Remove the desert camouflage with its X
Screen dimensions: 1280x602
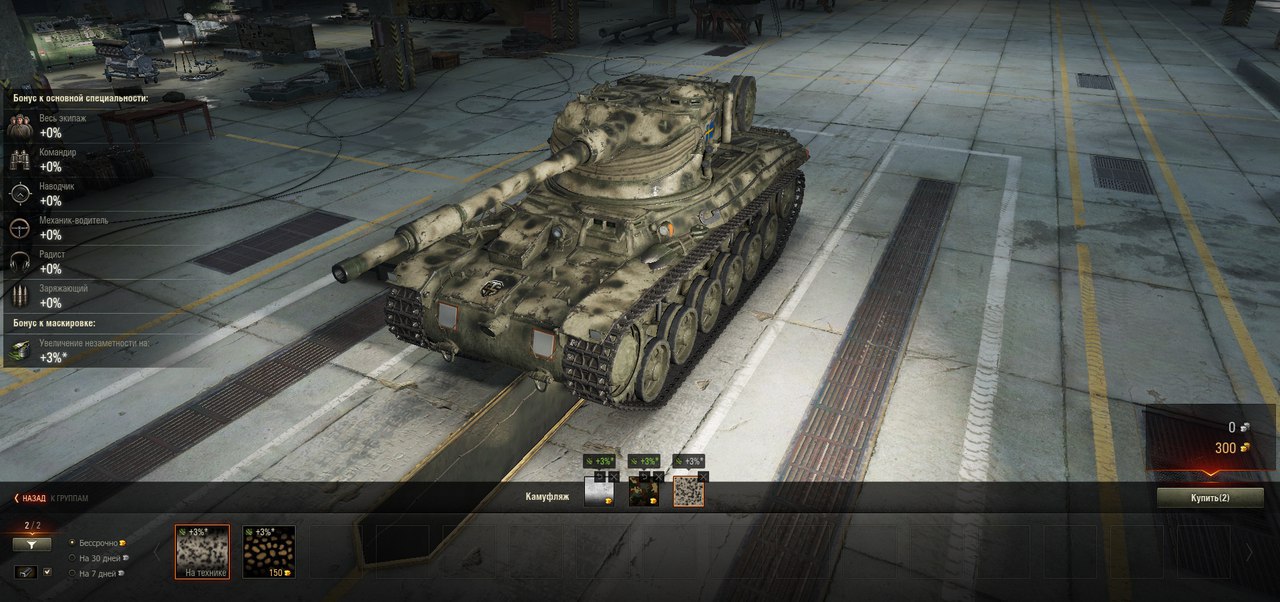point(703,476)
